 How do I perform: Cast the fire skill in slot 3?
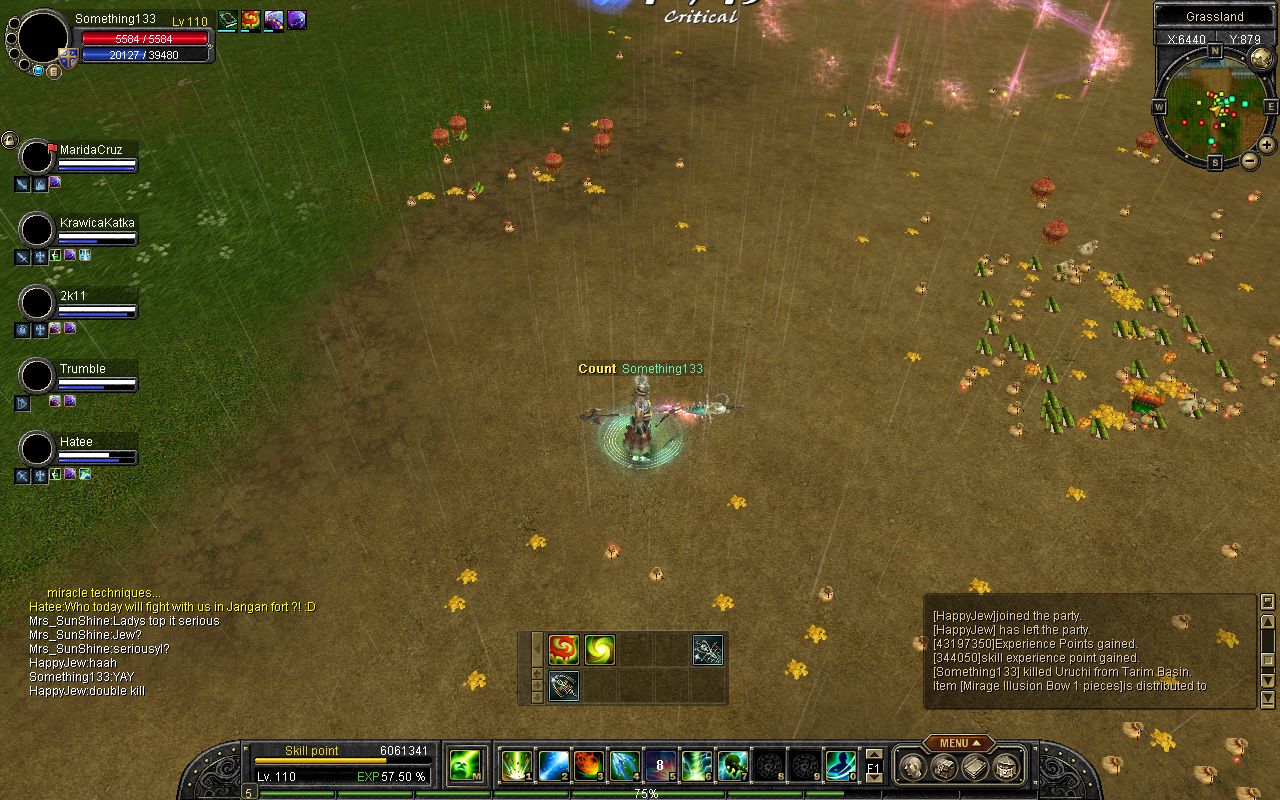[x=588, y=765]
